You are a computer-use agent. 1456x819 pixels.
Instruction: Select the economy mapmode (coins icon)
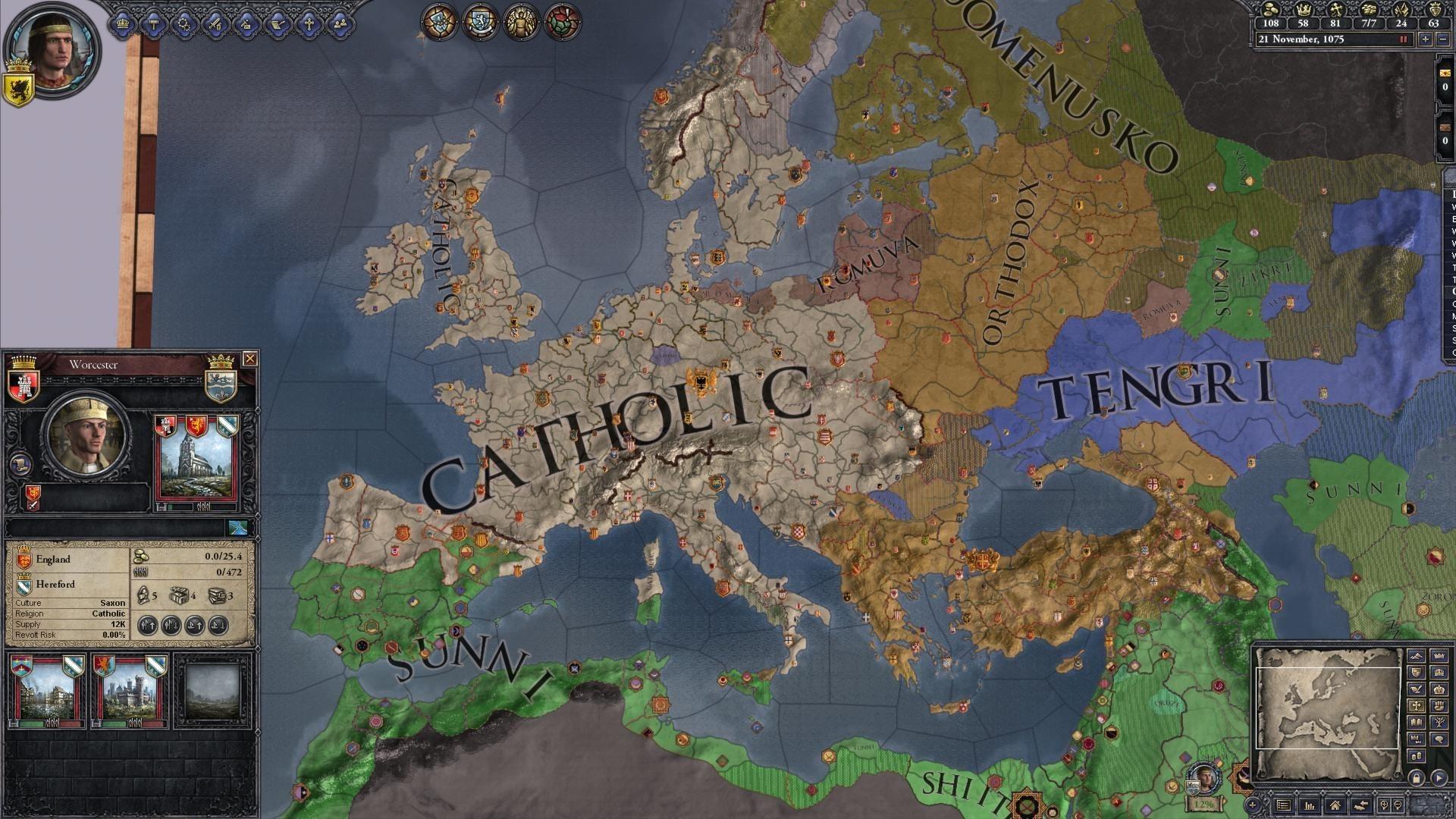(x=1417, y=755)
